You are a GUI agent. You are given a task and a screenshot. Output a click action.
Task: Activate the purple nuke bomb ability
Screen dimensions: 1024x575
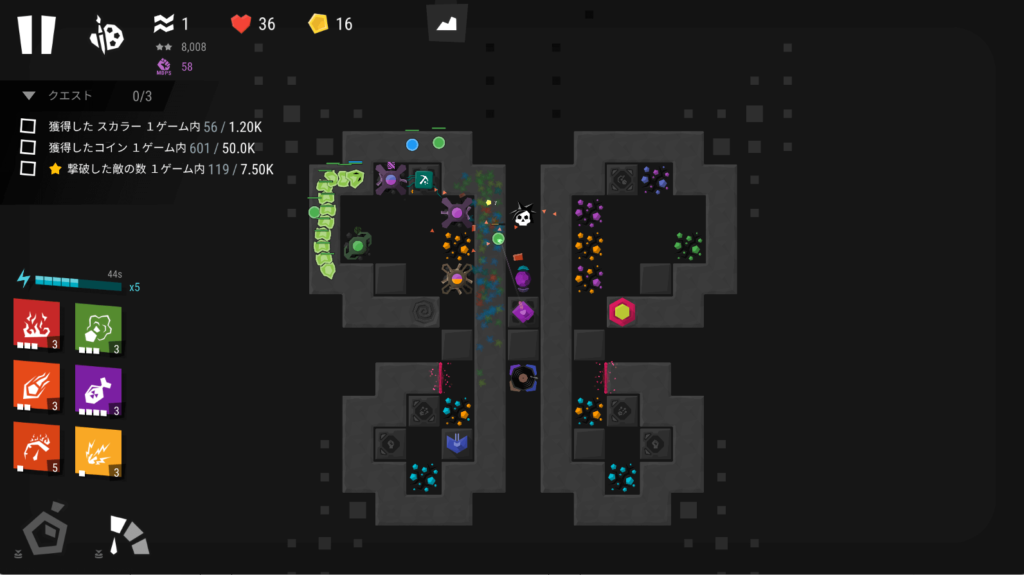coord(98,387)
